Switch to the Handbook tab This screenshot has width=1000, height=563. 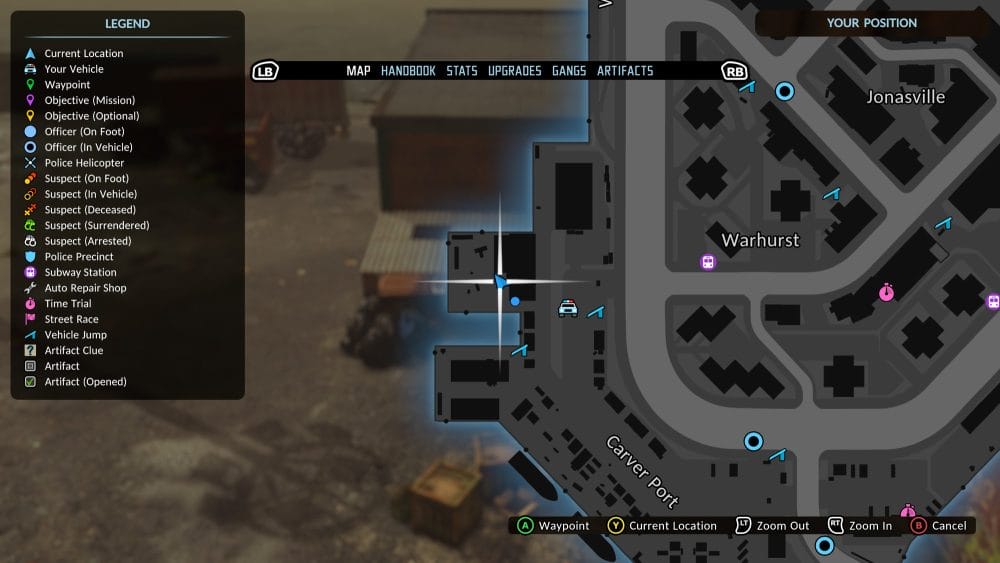(x=408, y=71)
